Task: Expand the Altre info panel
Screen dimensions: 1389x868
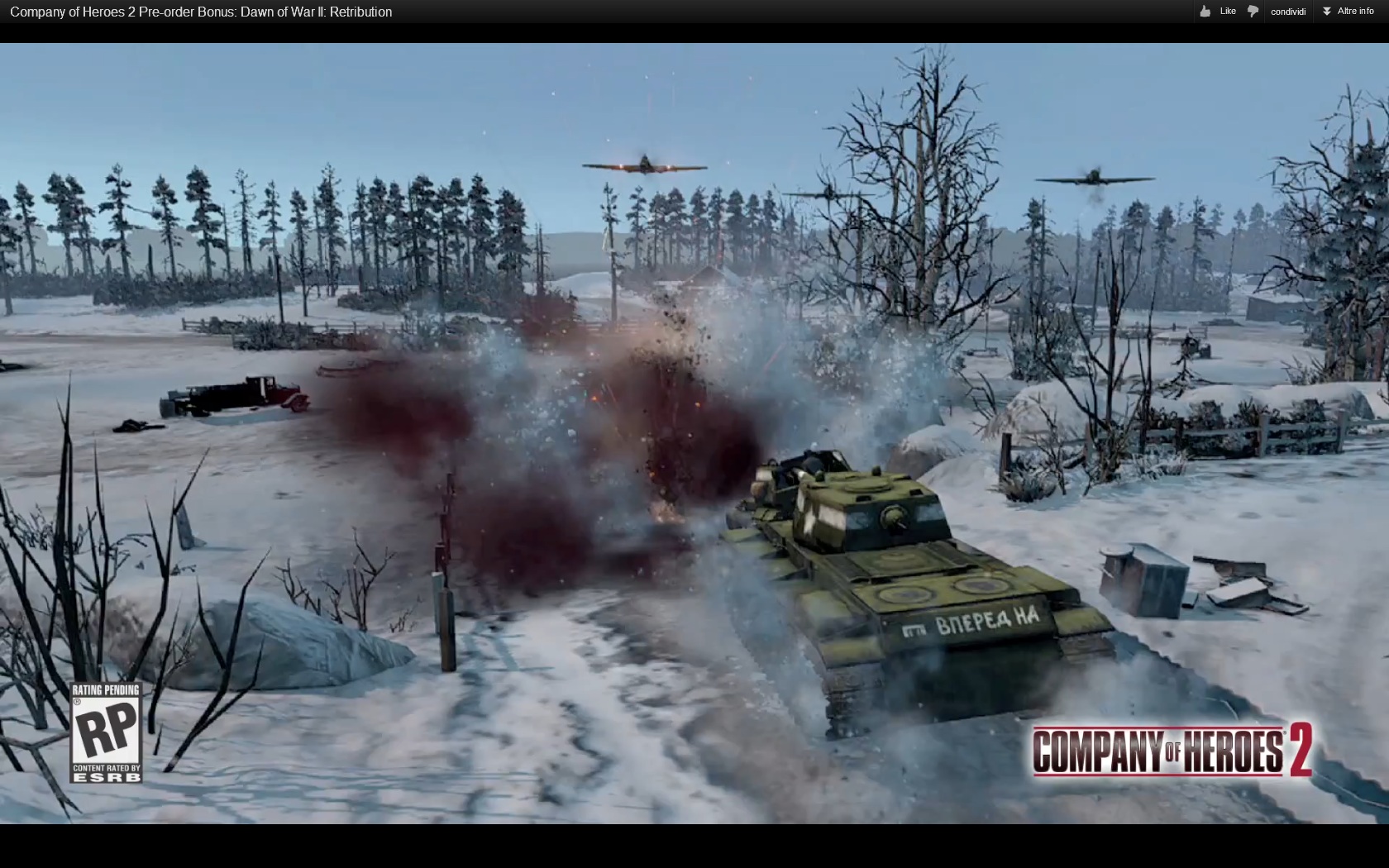Action: (1348, 12)
